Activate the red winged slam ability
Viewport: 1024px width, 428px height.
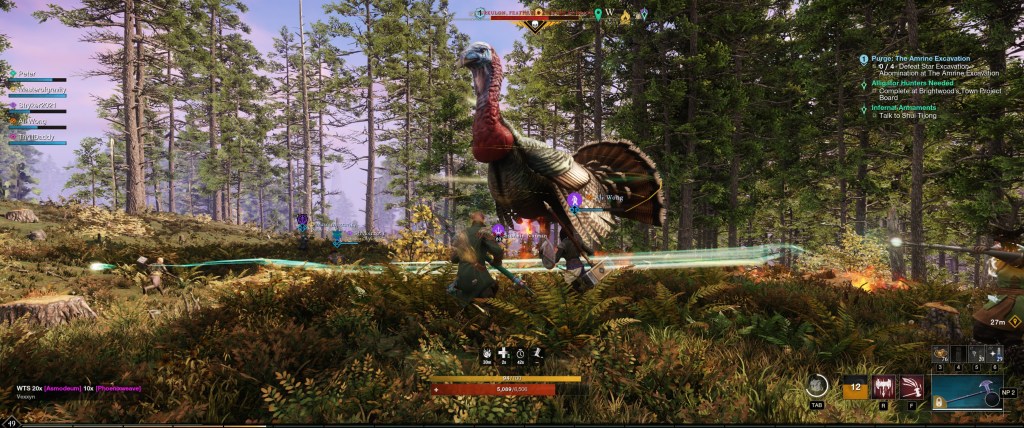tap(883, 387)
